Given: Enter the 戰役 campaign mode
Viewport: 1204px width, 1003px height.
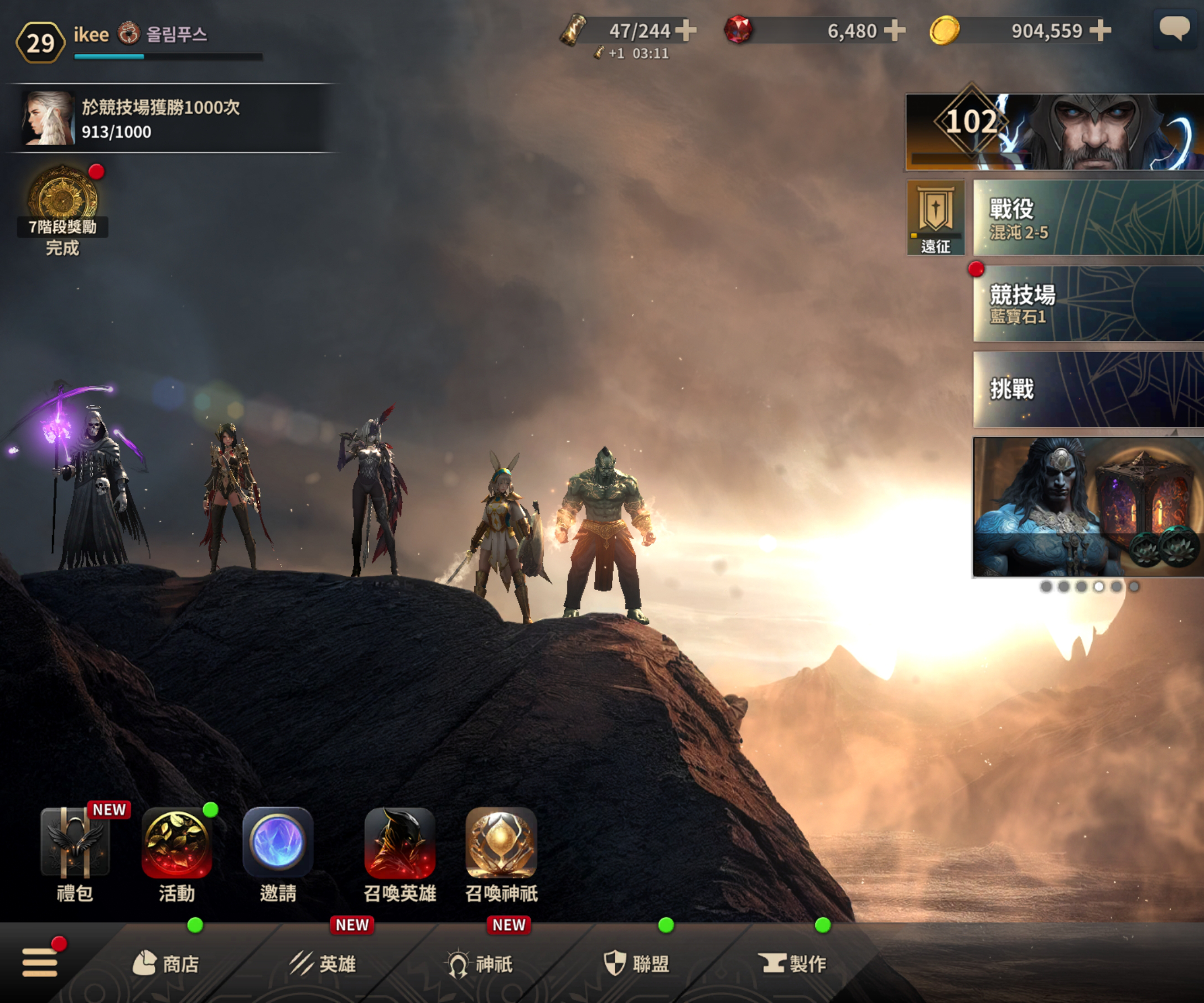Looking at the screenshot, I should 1087,218.
